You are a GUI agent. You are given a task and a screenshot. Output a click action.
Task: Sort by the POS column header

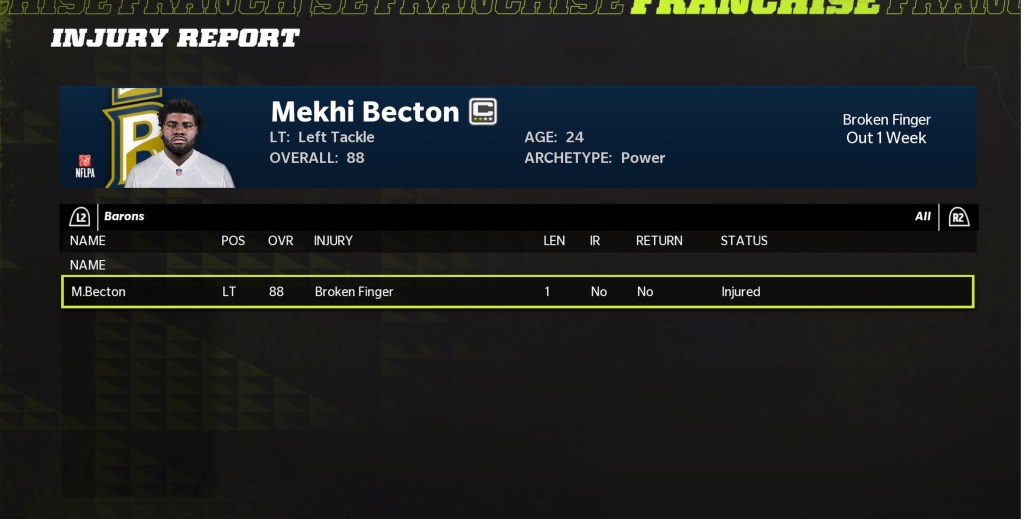[x=233, y=241]
